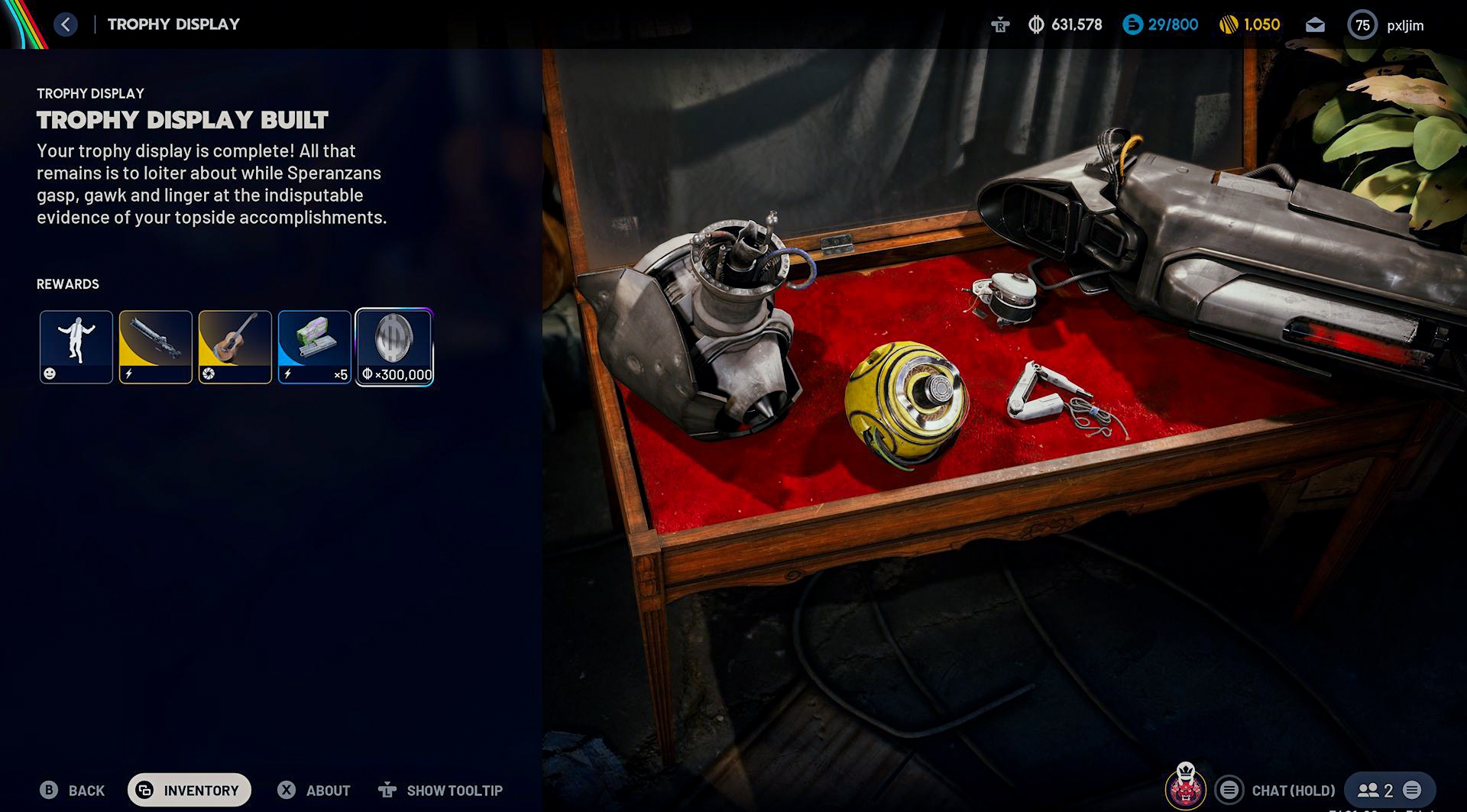Open the Inventory button
Image resolution: width=1467 pixels, height=812 pixels.
click(189, 790)
